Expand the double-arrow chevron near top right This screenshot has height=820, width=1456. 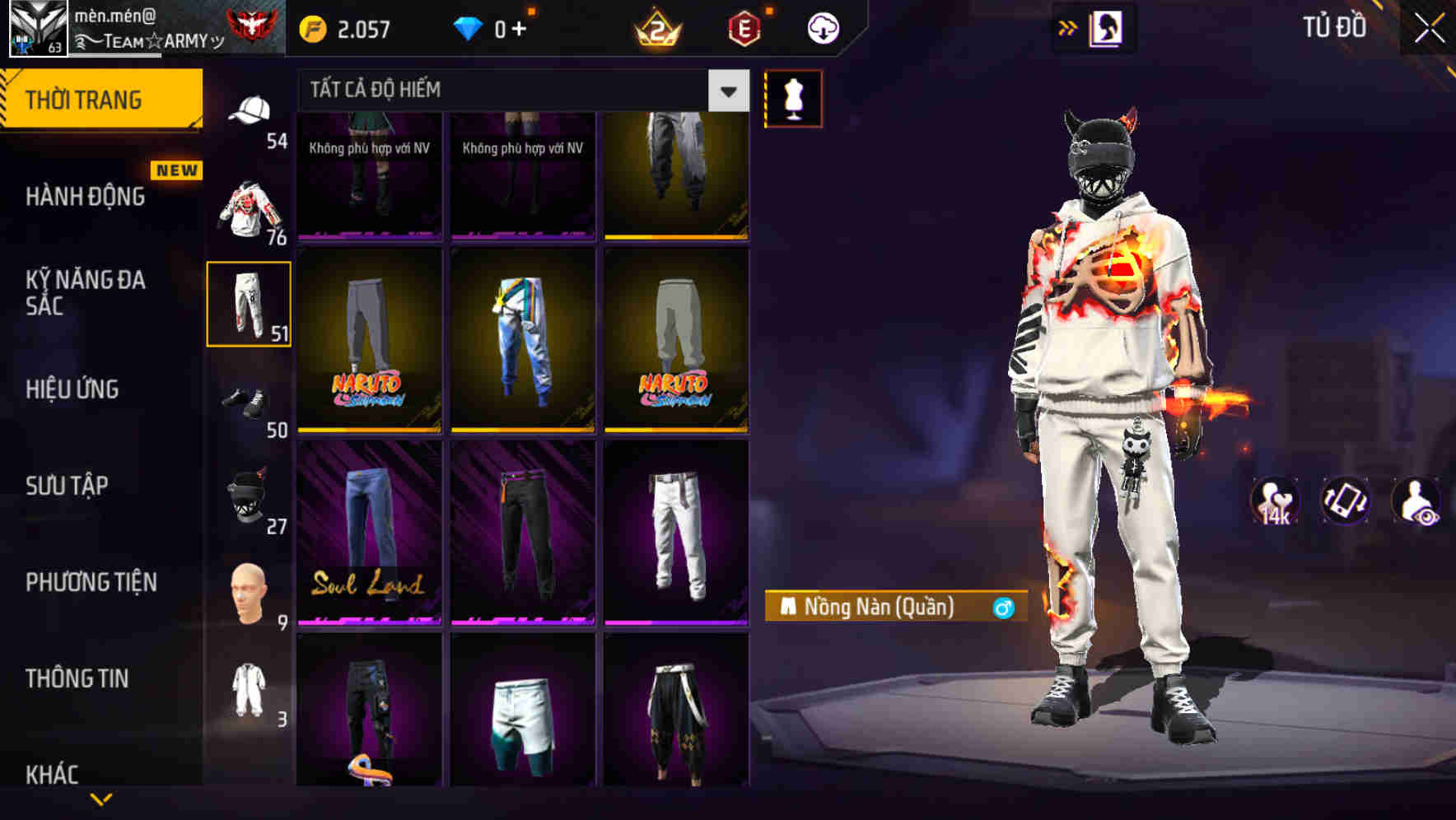(1066, 27)
